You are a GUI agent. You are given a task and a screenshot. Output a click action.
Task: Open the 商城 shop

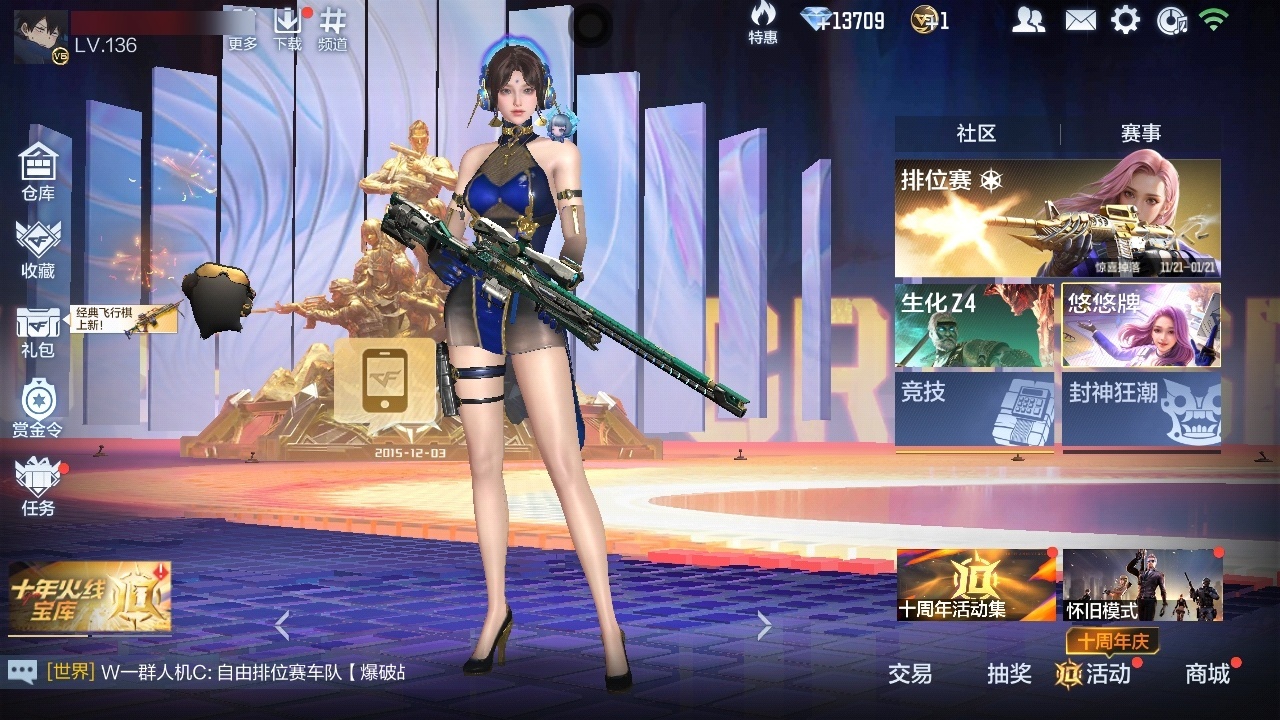click(x=1207, y=674)
